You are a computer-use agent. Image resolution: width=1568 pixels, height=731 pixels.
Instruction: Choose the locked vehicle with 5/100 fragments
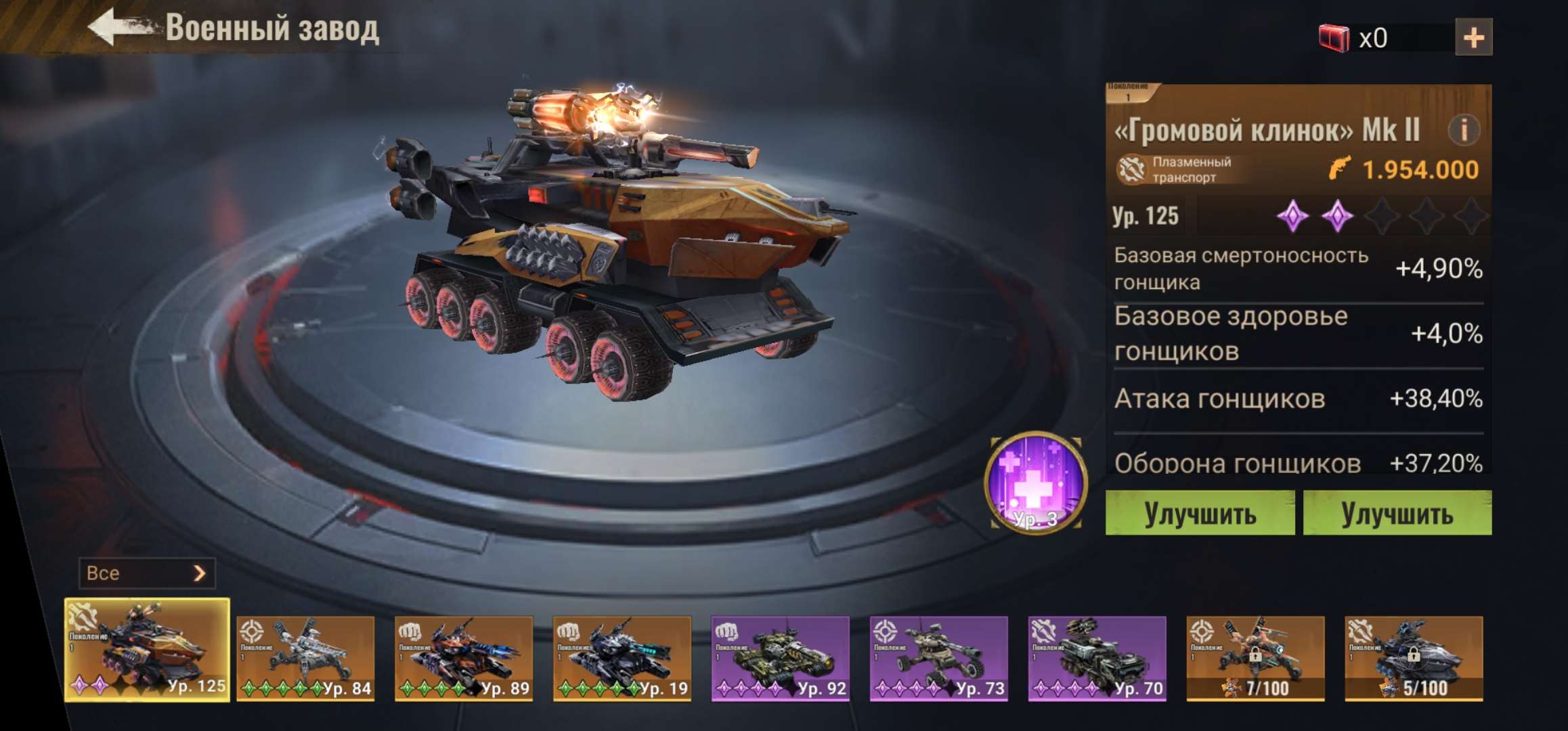1414,658
